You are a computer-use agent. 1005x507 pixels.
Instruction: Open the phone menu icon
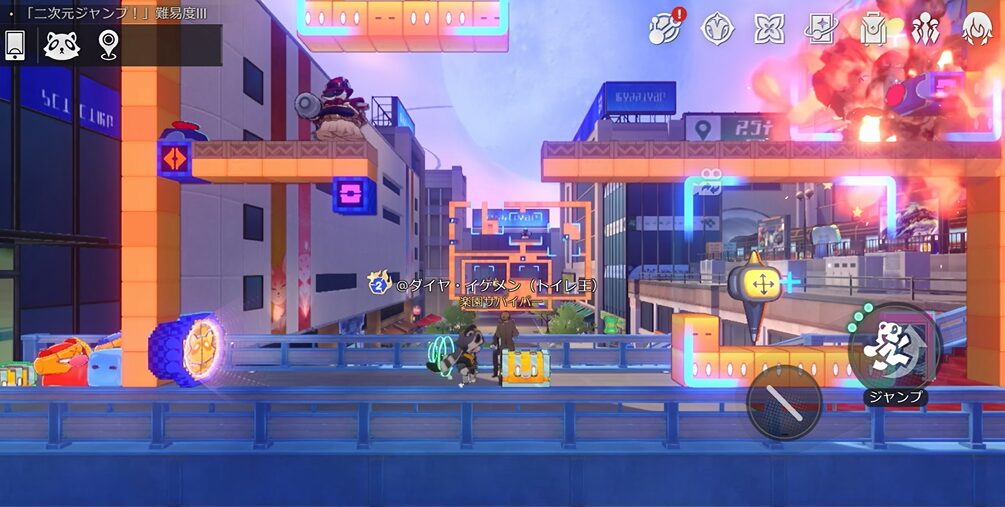click(x=15, y=45)
